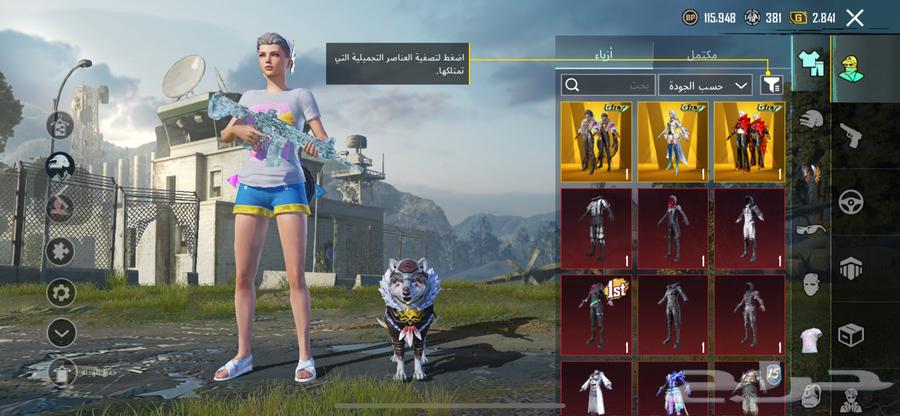Viewport: 900px width, 416px height.
Task: Expand the sort-by-quality dropdown
Action: [706, 86]
